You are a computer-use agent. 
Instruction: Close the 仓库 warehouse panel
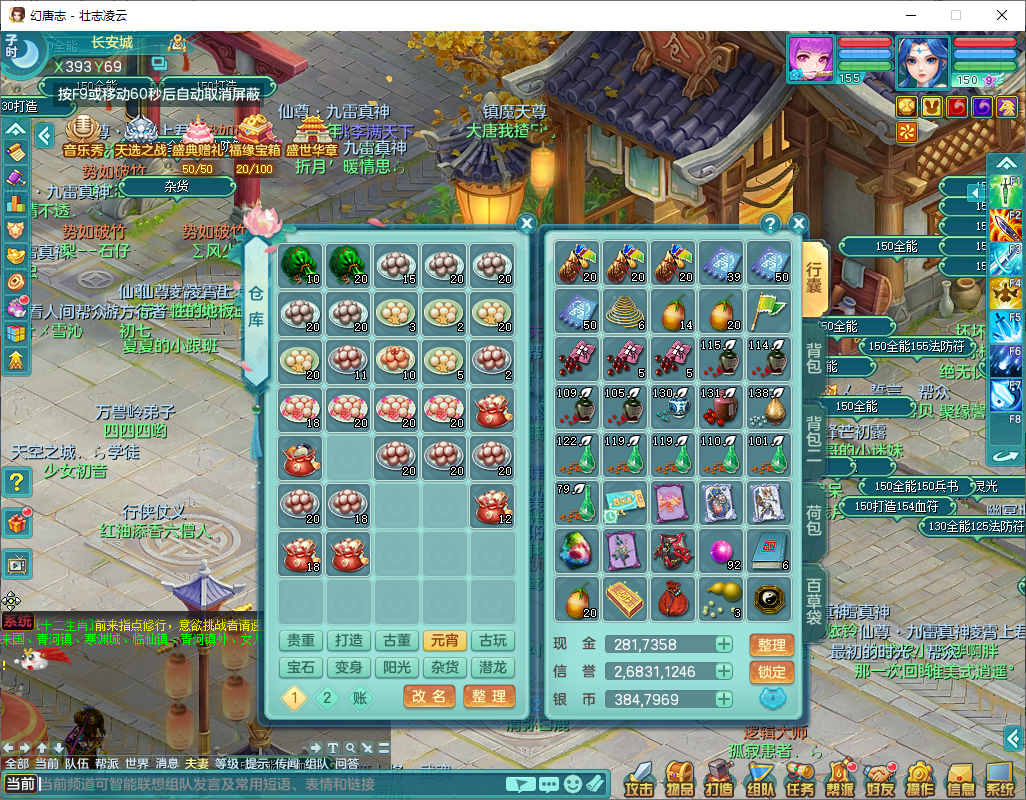point(527,224)
